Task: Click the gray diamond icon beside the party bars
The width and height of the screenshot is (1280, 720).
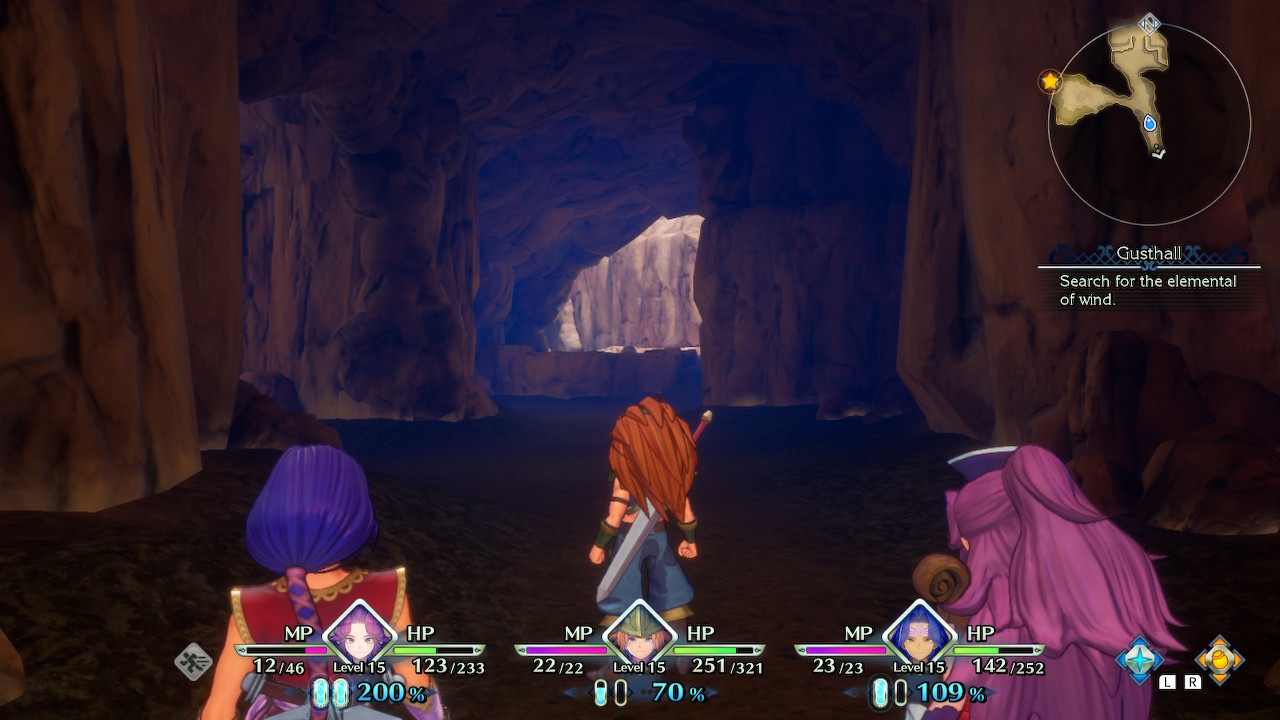Action: click(193, 661)
